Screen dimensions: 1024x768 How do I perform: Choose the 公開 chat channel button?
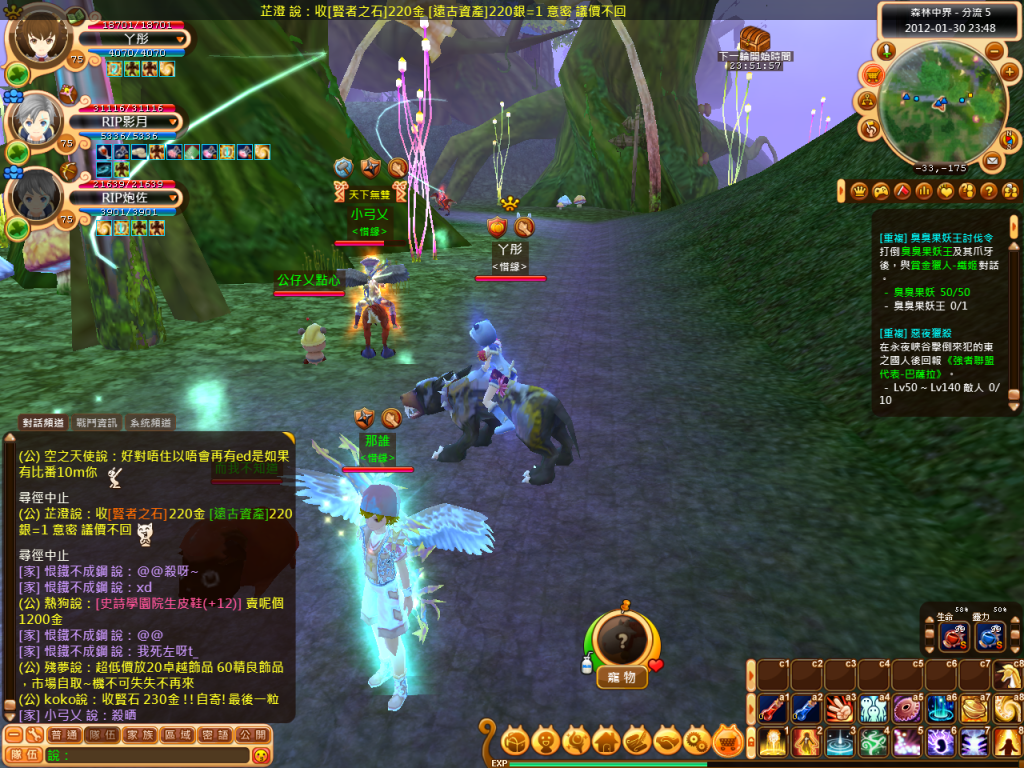(251, 734)
